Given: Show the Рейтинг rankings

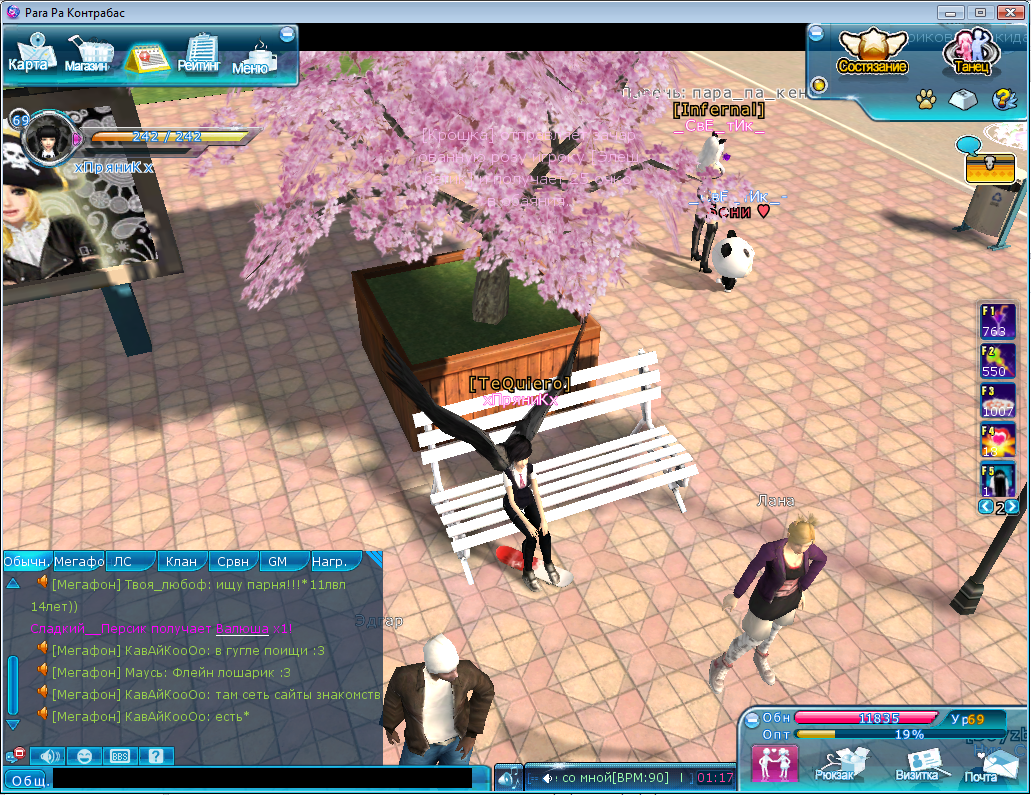Looking at the screenshot, I should point(201,55).
